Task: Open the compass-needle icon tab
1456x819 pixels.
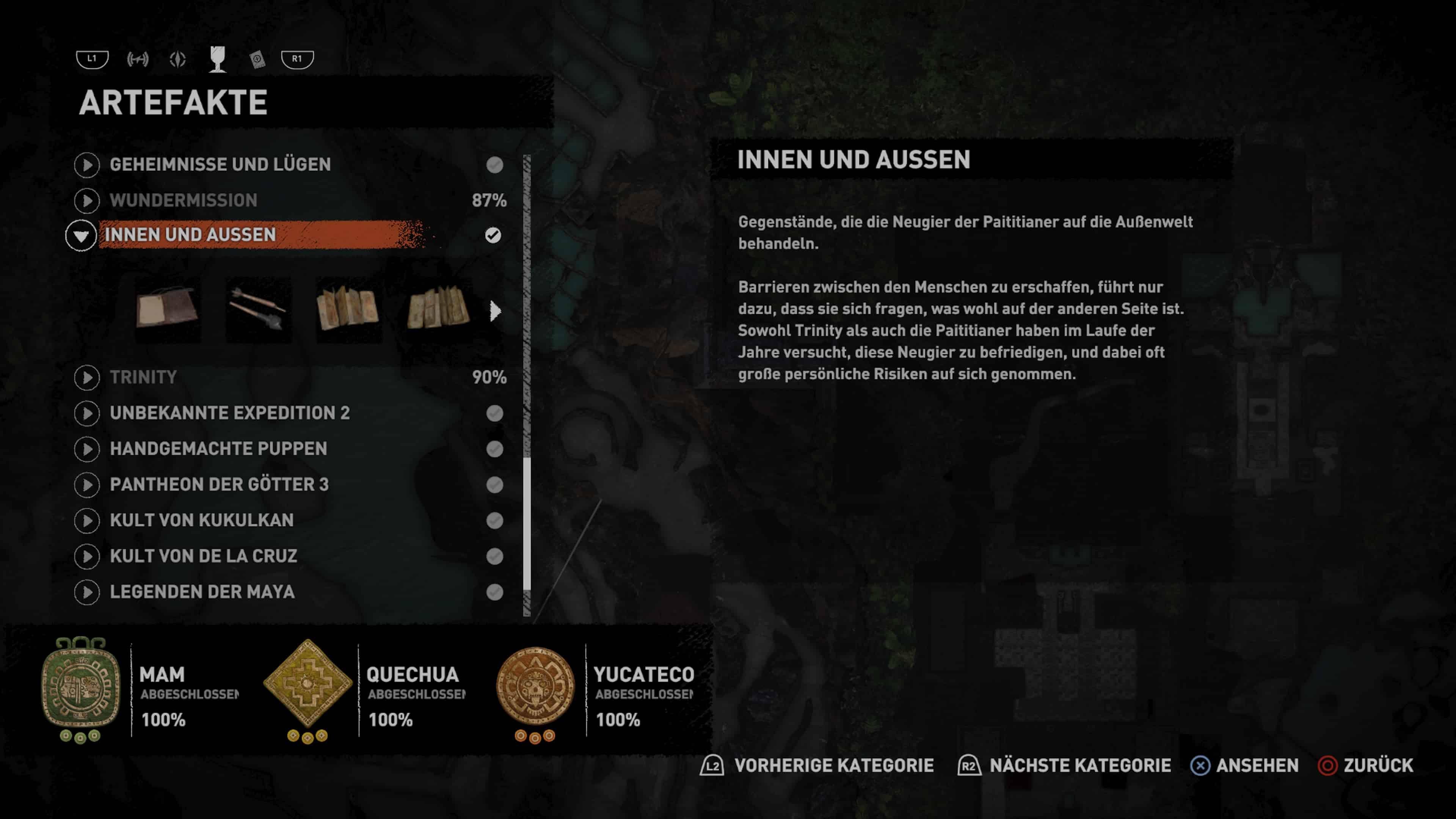Action: [x=177, y=59]
